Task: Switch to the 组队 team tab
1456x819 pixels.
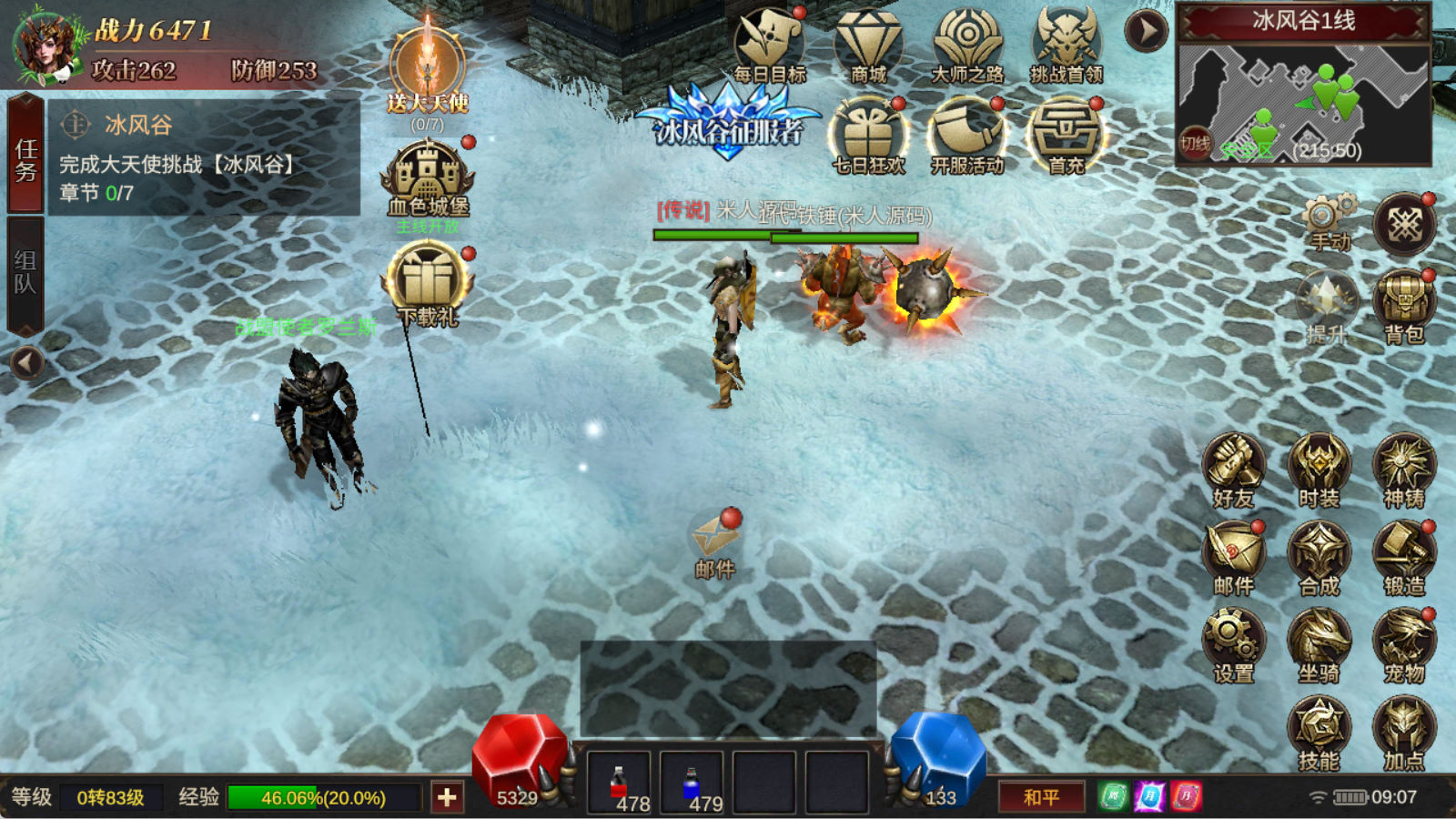Action: coord(25,273)
